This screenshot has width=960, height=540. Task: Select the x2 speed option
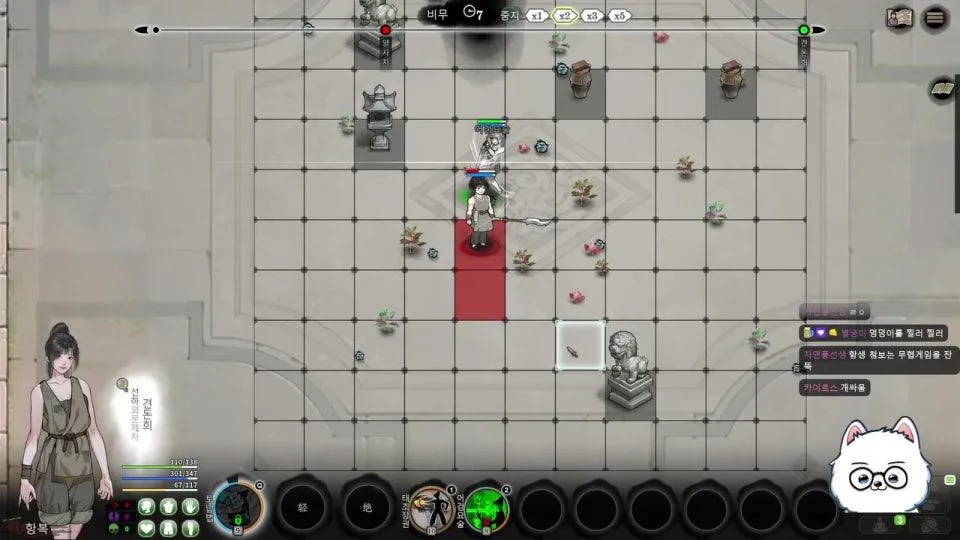pos(565,15)
